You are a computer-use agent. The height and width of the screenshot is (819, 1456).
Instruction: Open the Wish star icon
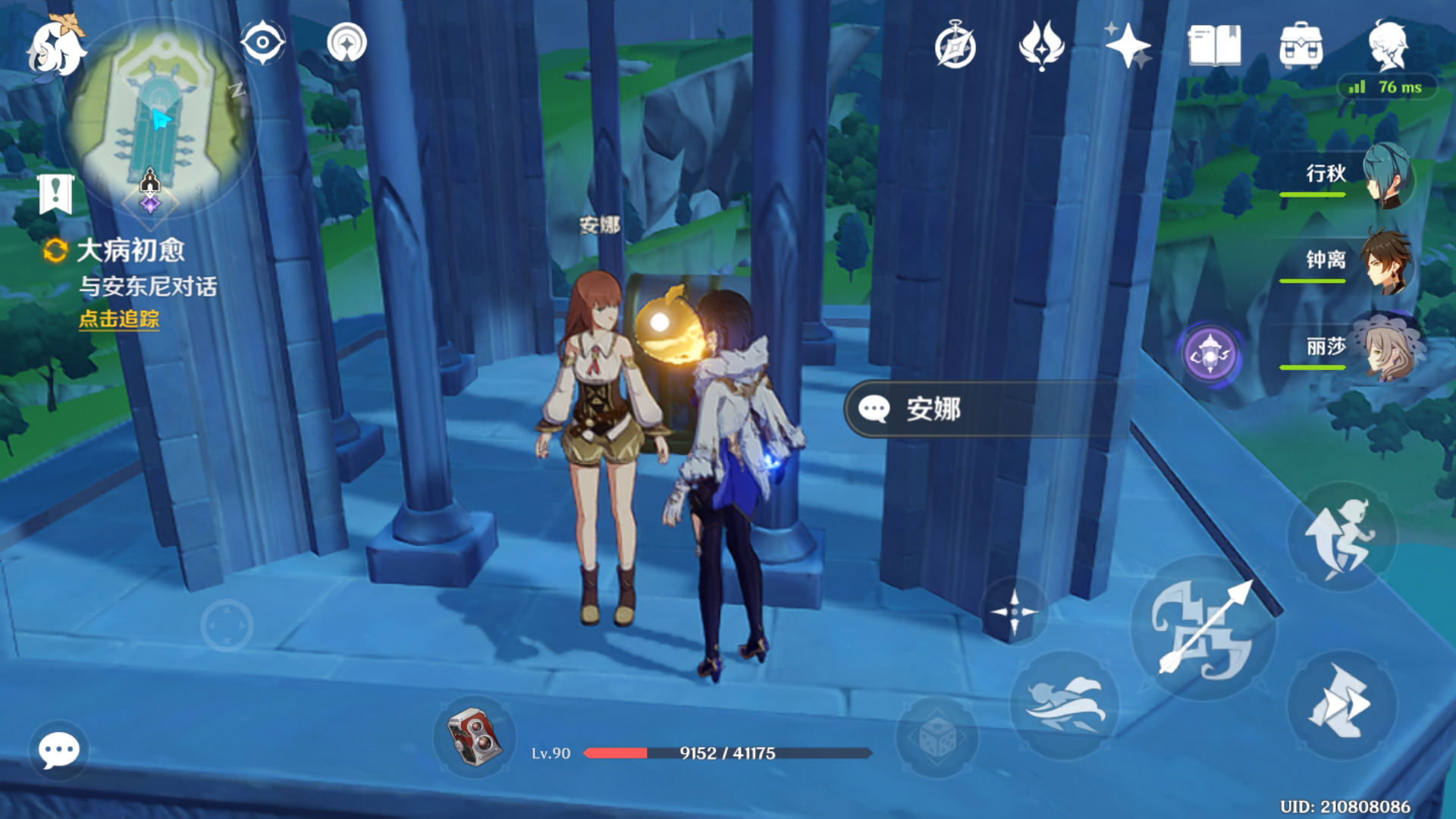(x=1128, y=45)
